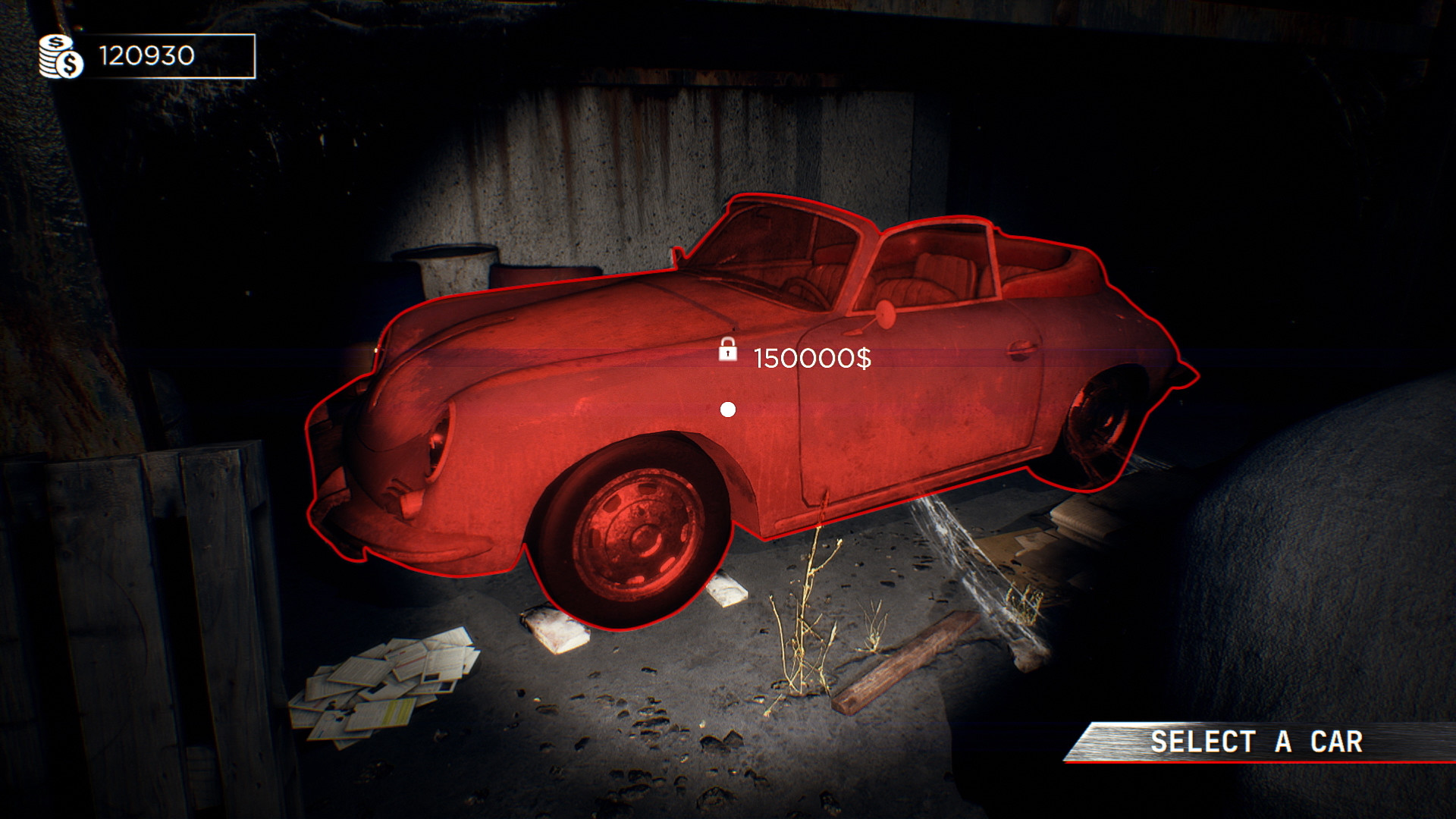Activate the white selection dot indicator
Screen dimensions: 1456x819
coord(730,410)
